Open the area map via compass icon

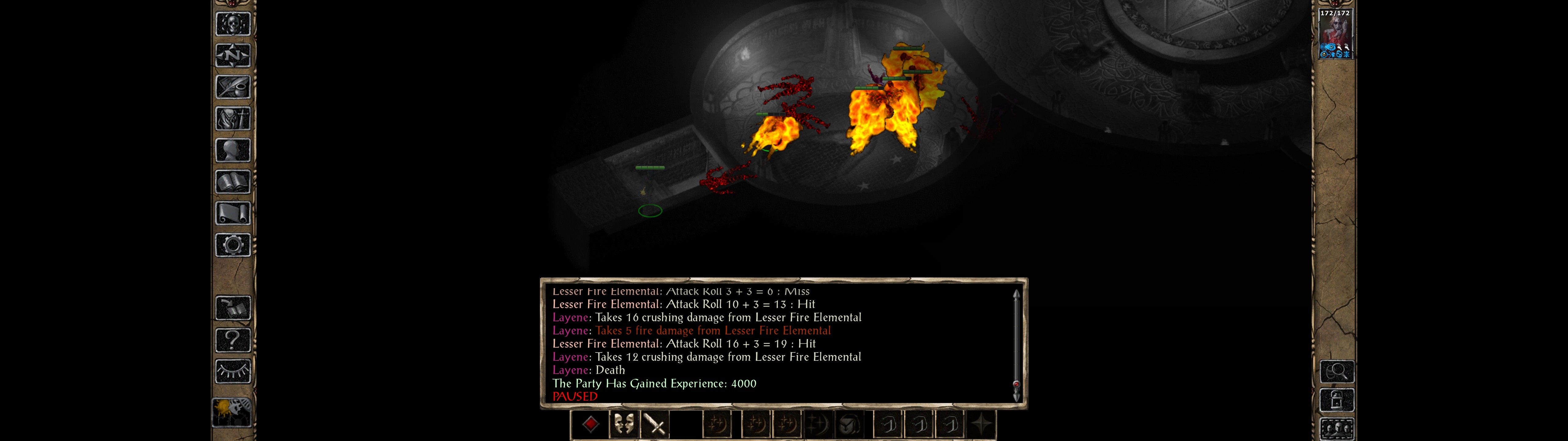point(232,55)
